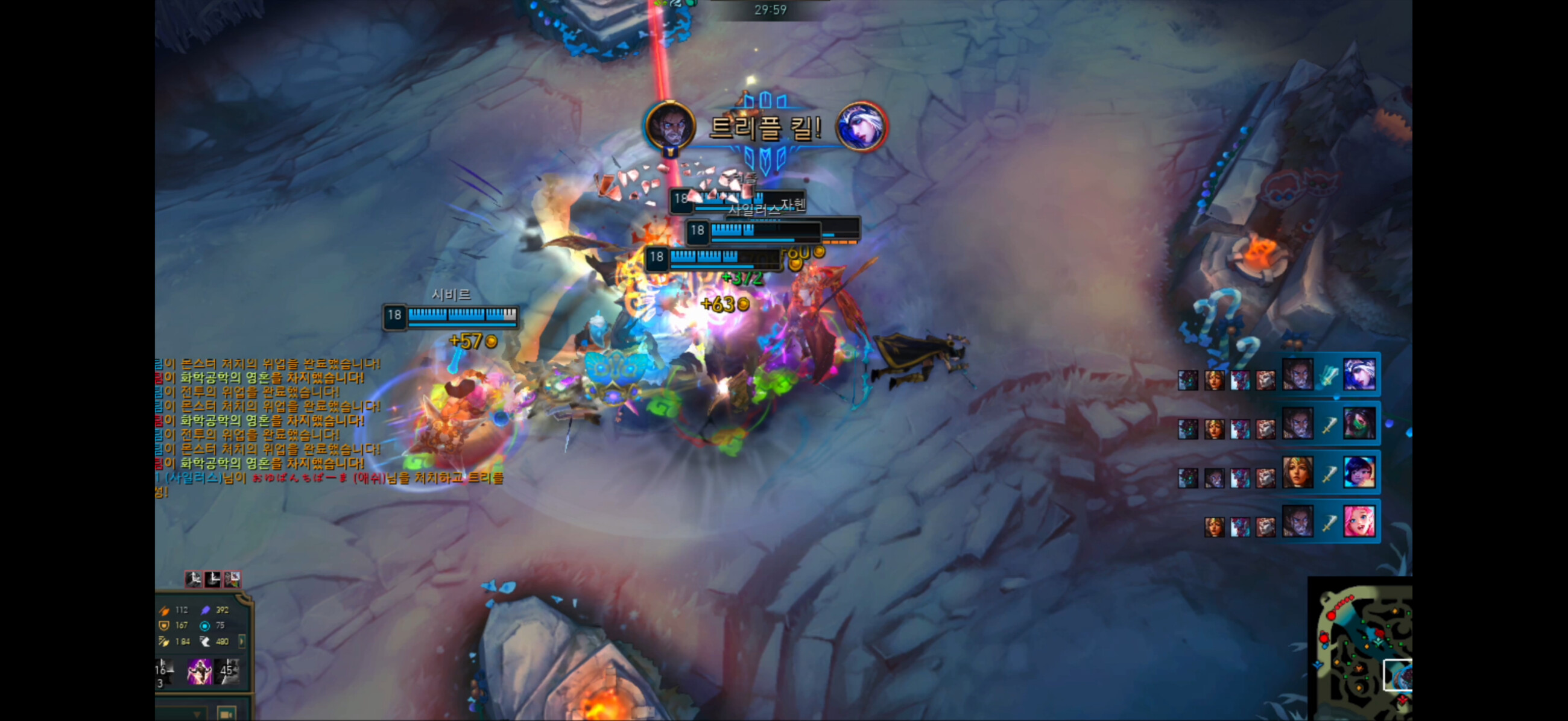Click the summoner spell showing 45 cooldown
This screenshot has width=1568, height=721.
[x=227, y=670]
